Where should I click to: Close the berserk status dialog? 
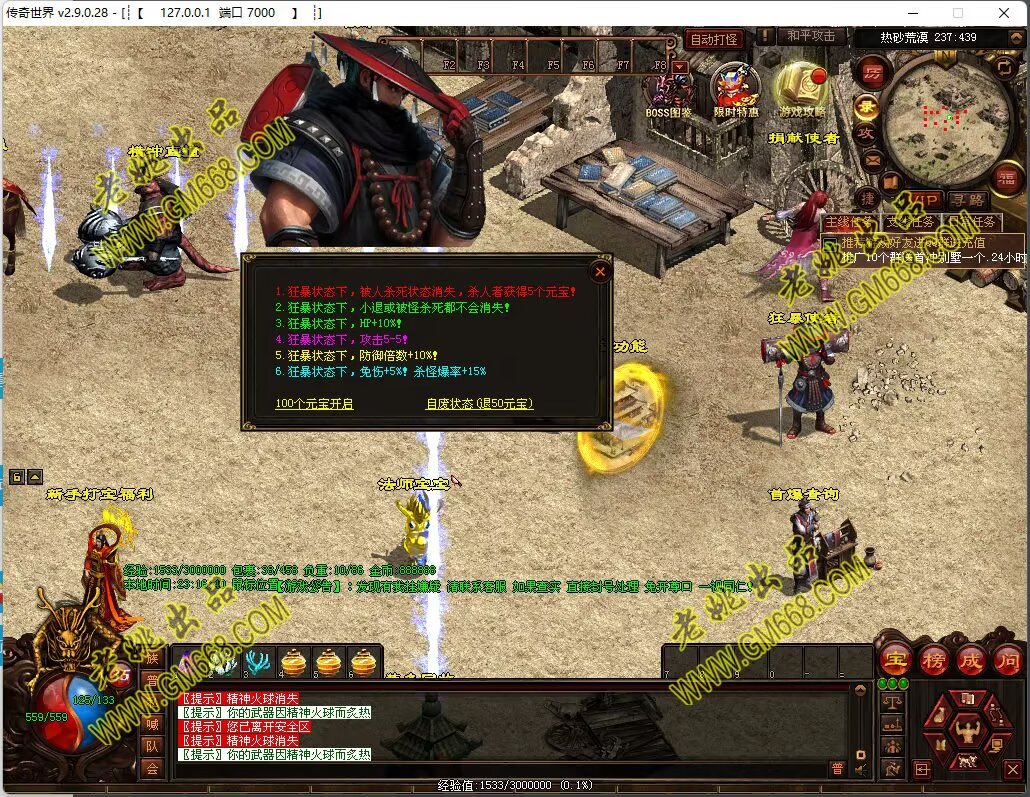[x=600, y=271]
